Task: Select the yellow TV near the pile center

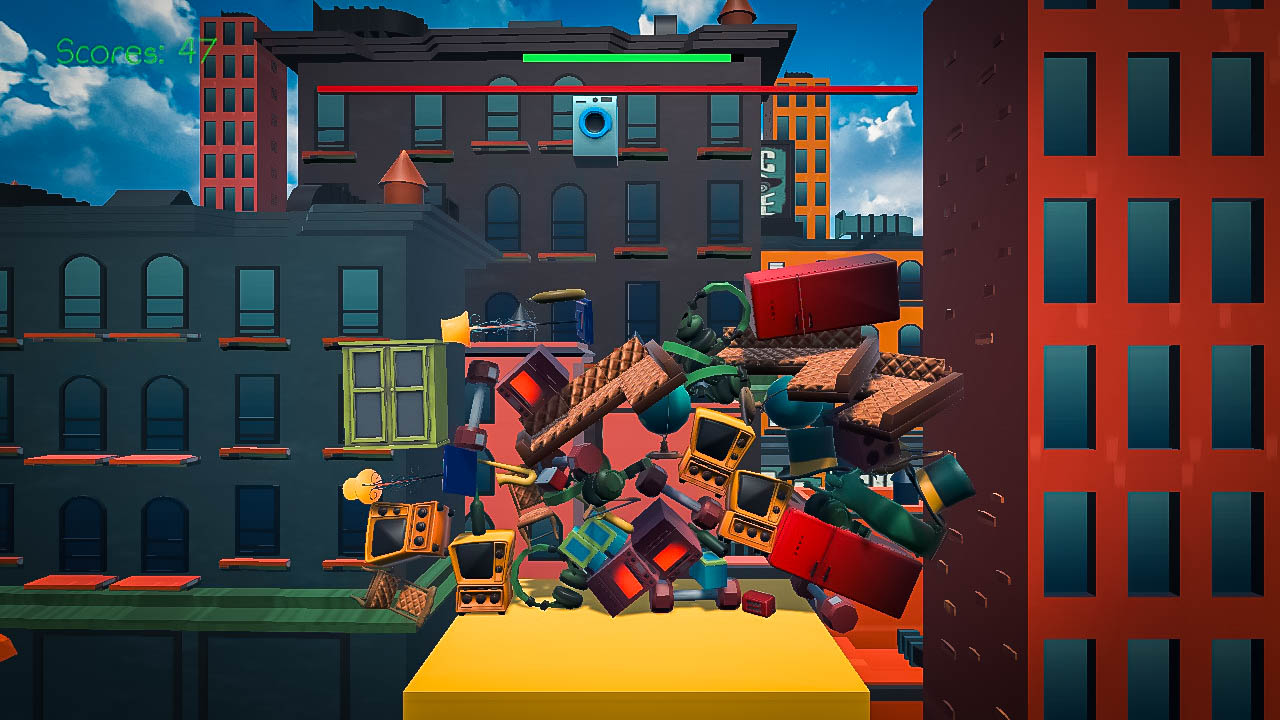Action: point(720,450)
